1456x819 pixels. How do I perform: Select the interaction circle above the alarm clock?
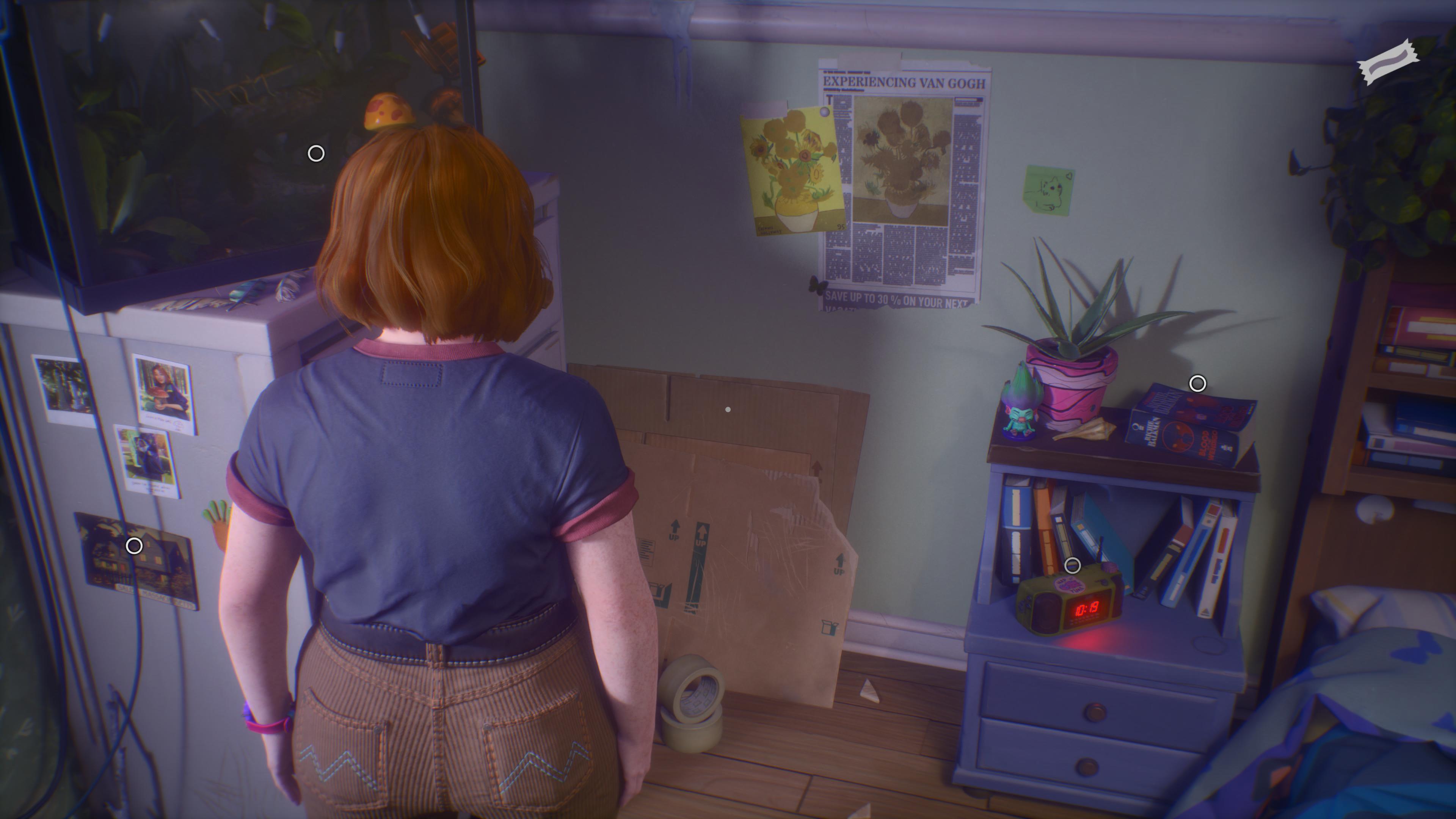(1073, 566)
